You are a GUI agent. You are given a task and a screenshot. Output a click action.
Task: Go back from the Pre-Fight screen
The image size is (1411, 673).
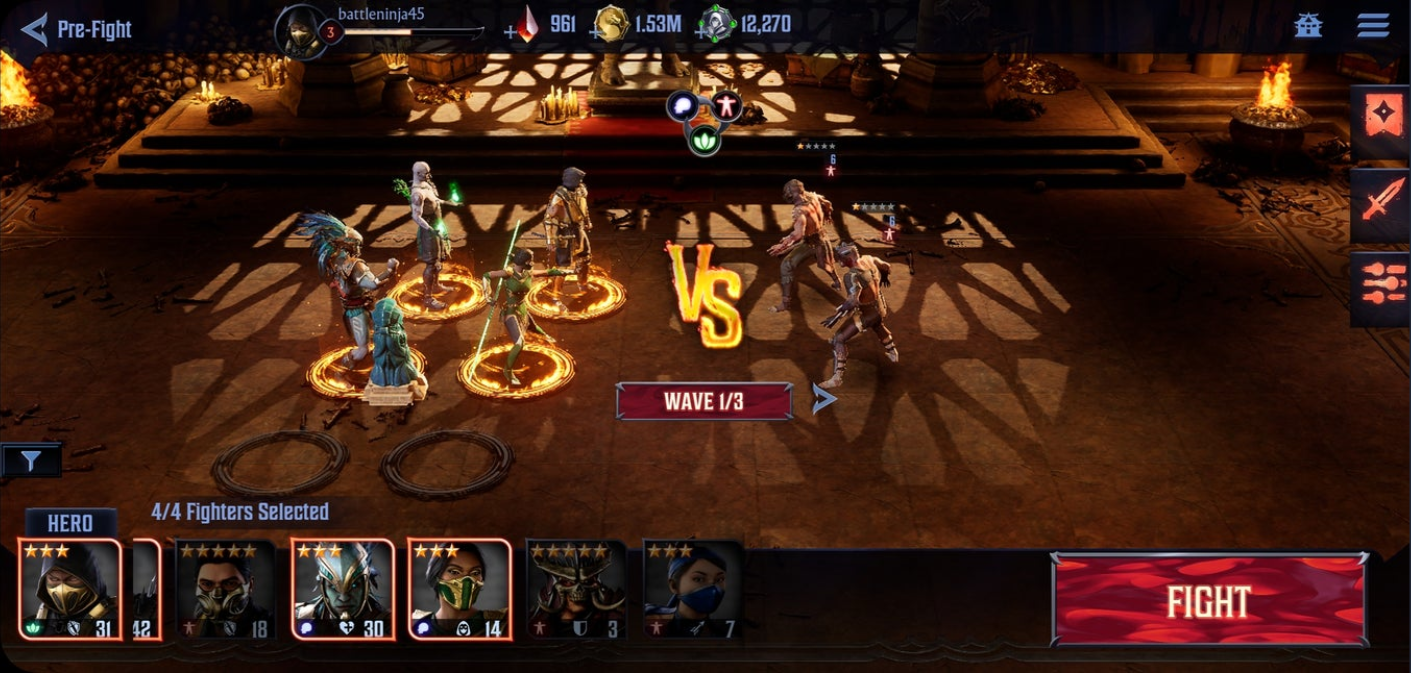pyautogui.click(x=35, y=29)
